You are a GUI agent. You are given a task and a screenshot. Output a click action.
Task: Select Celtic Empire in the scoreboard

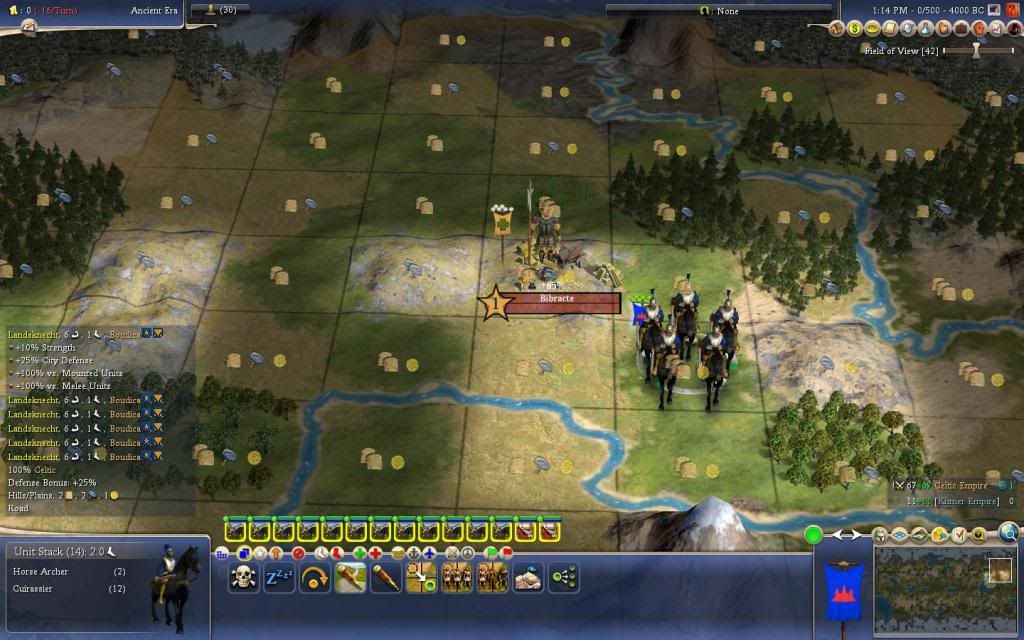click(x=960, y=486)
